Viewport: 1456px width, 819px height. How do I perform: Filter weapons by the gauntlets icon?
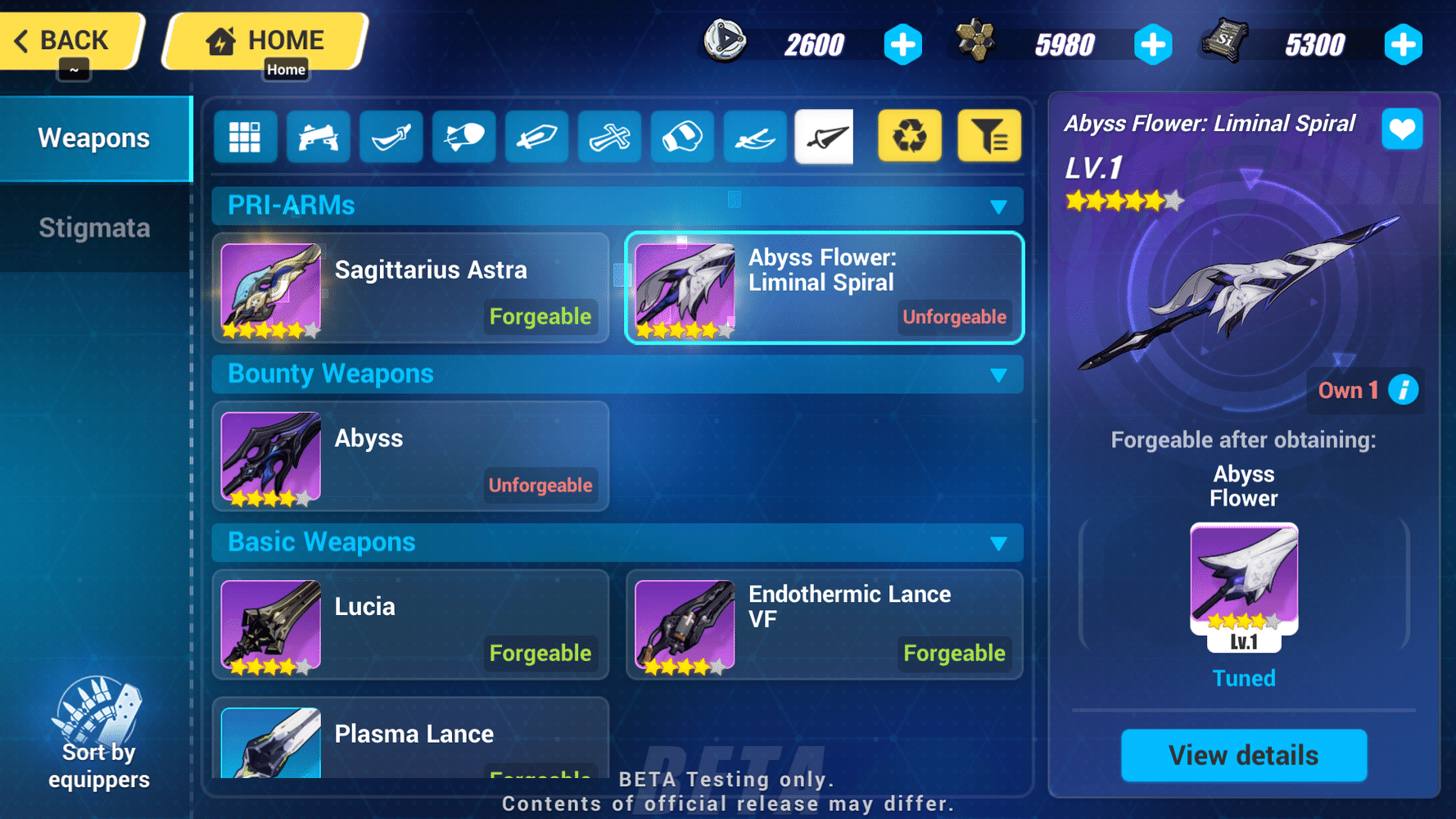click(x=682, y=137)
